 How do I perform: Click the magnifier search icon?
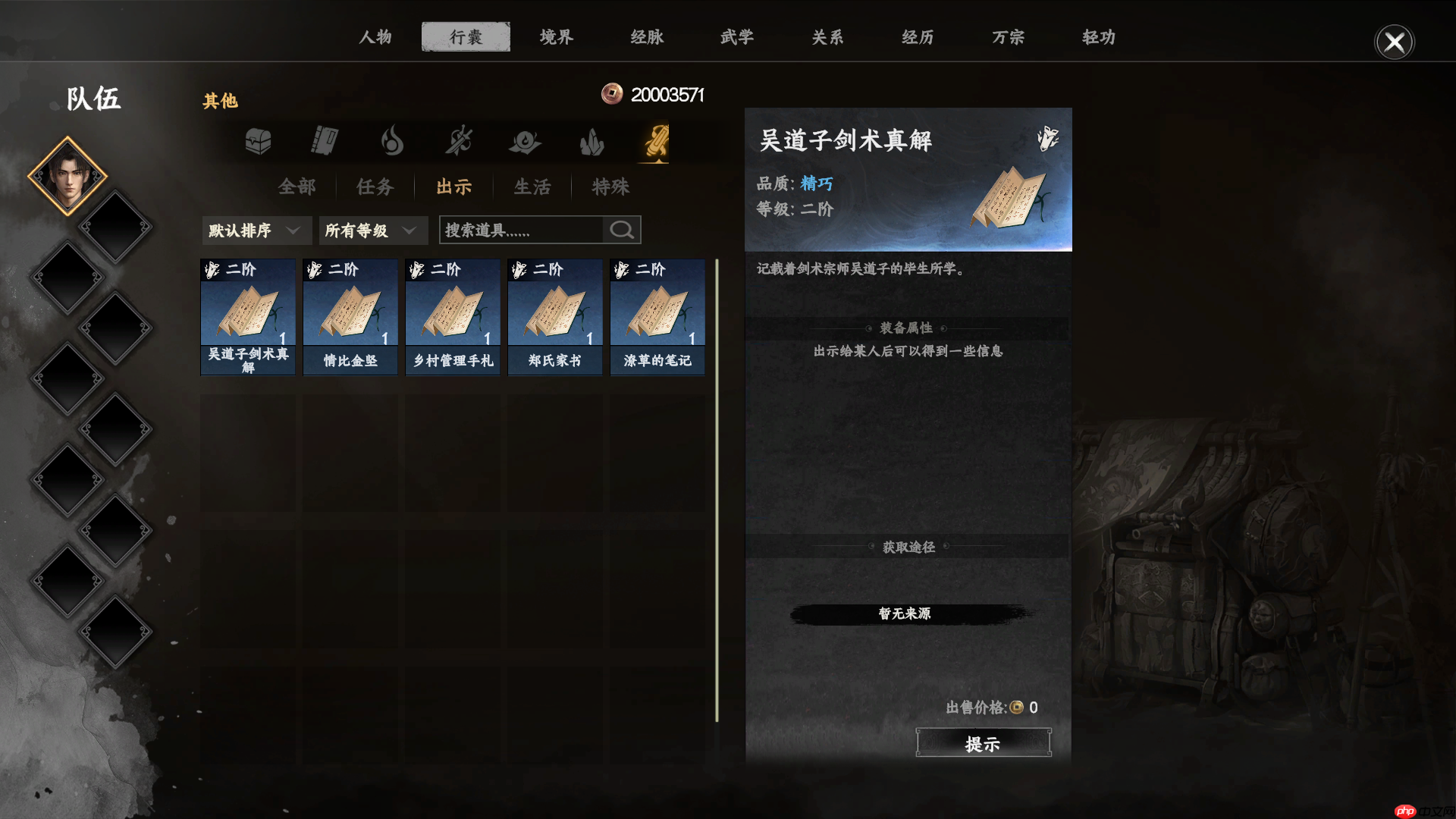(621, 230)
